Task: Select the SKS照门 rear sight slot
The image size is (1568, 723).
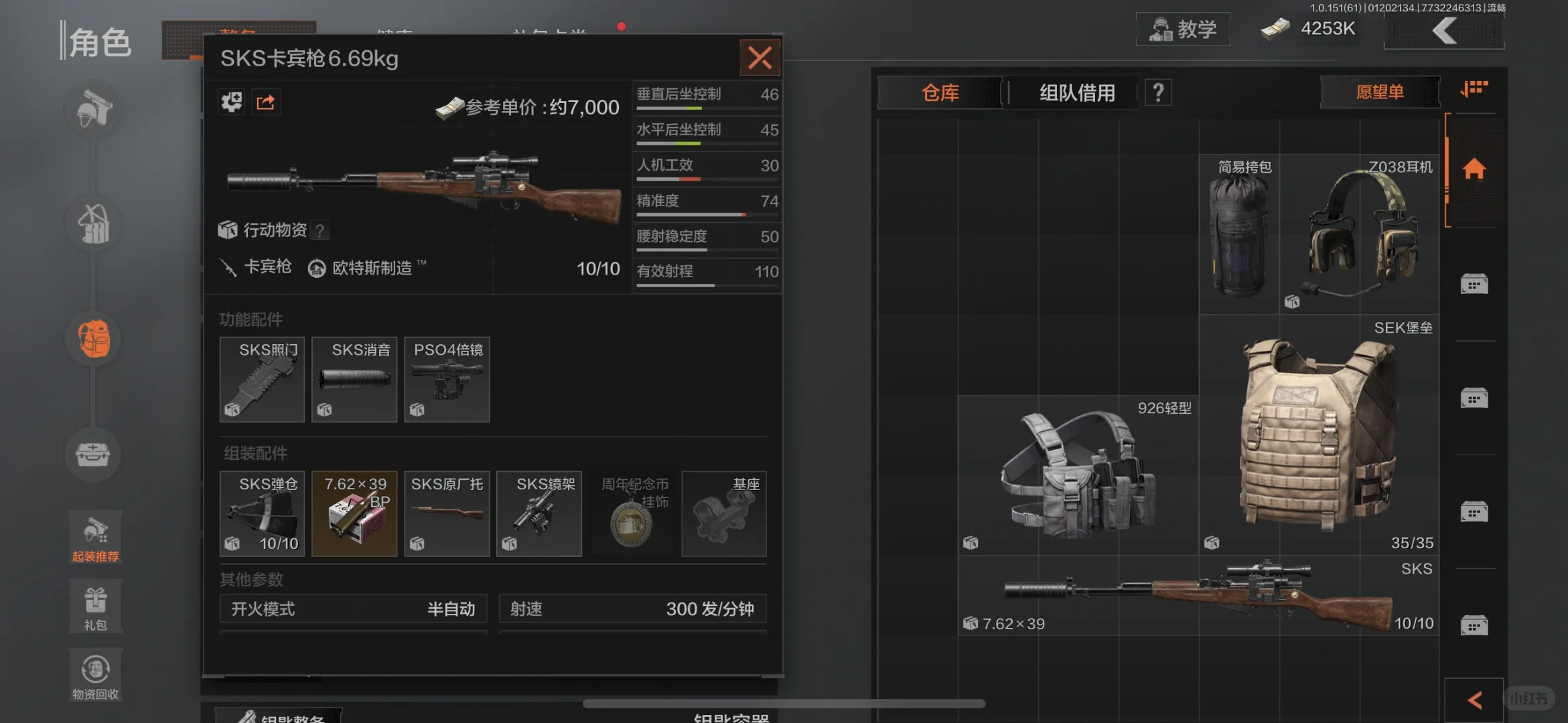Action: [262, 380]
